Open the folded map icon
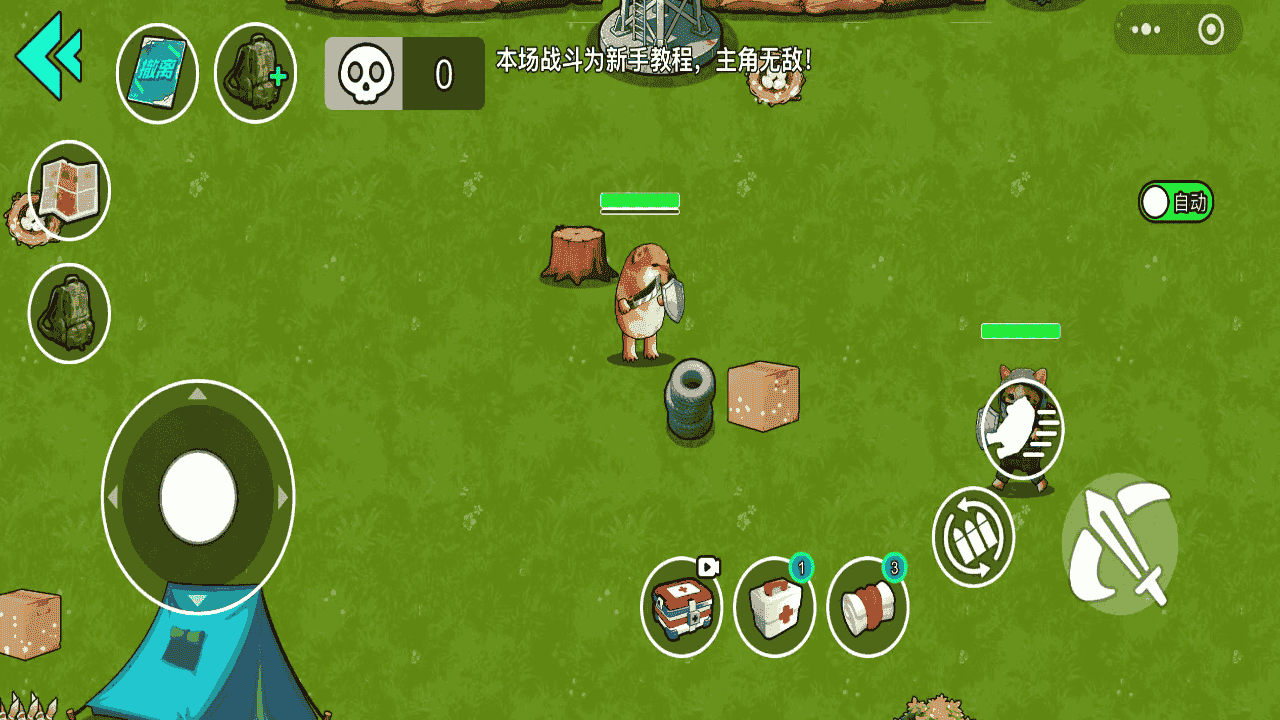This screenshot has height=720, width=1280. (69, 190)
